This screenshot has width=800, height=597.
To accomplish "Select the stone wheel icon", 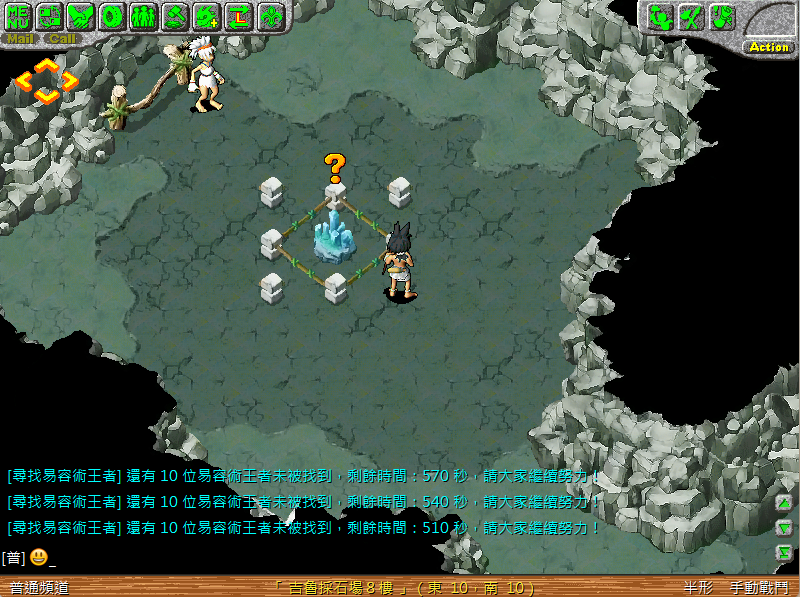I will tap(112, 16).
